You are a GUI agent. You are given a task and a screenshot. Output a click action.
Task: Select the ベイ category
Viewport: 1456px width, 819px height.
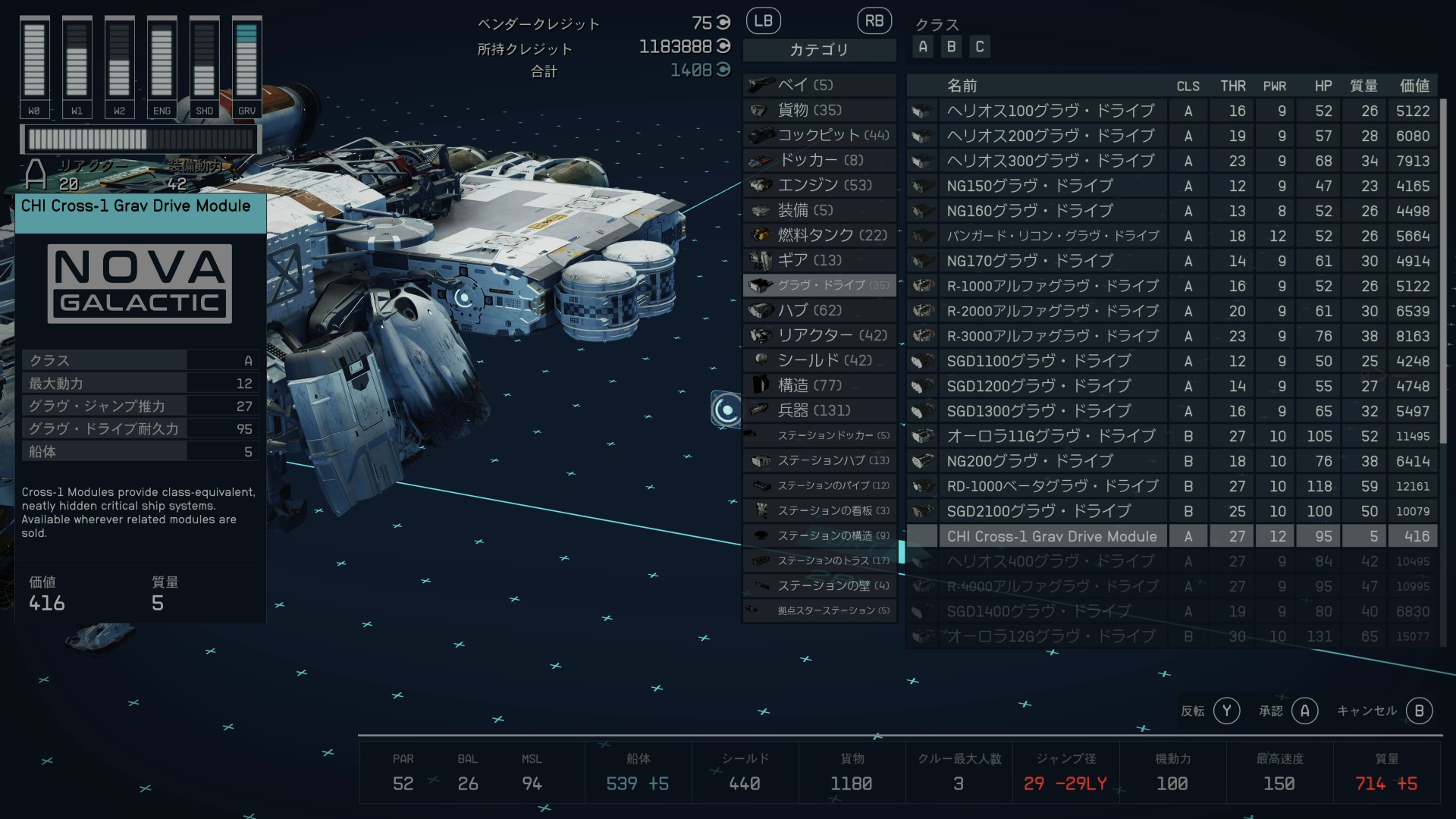click(819, 85)
